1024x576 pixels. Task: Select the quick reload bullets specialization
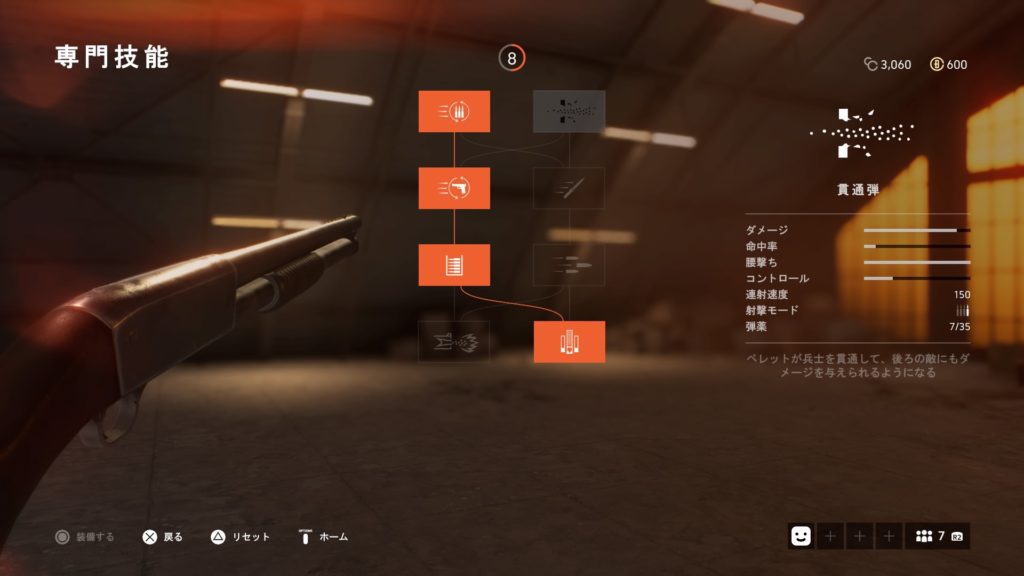point(454,111)
